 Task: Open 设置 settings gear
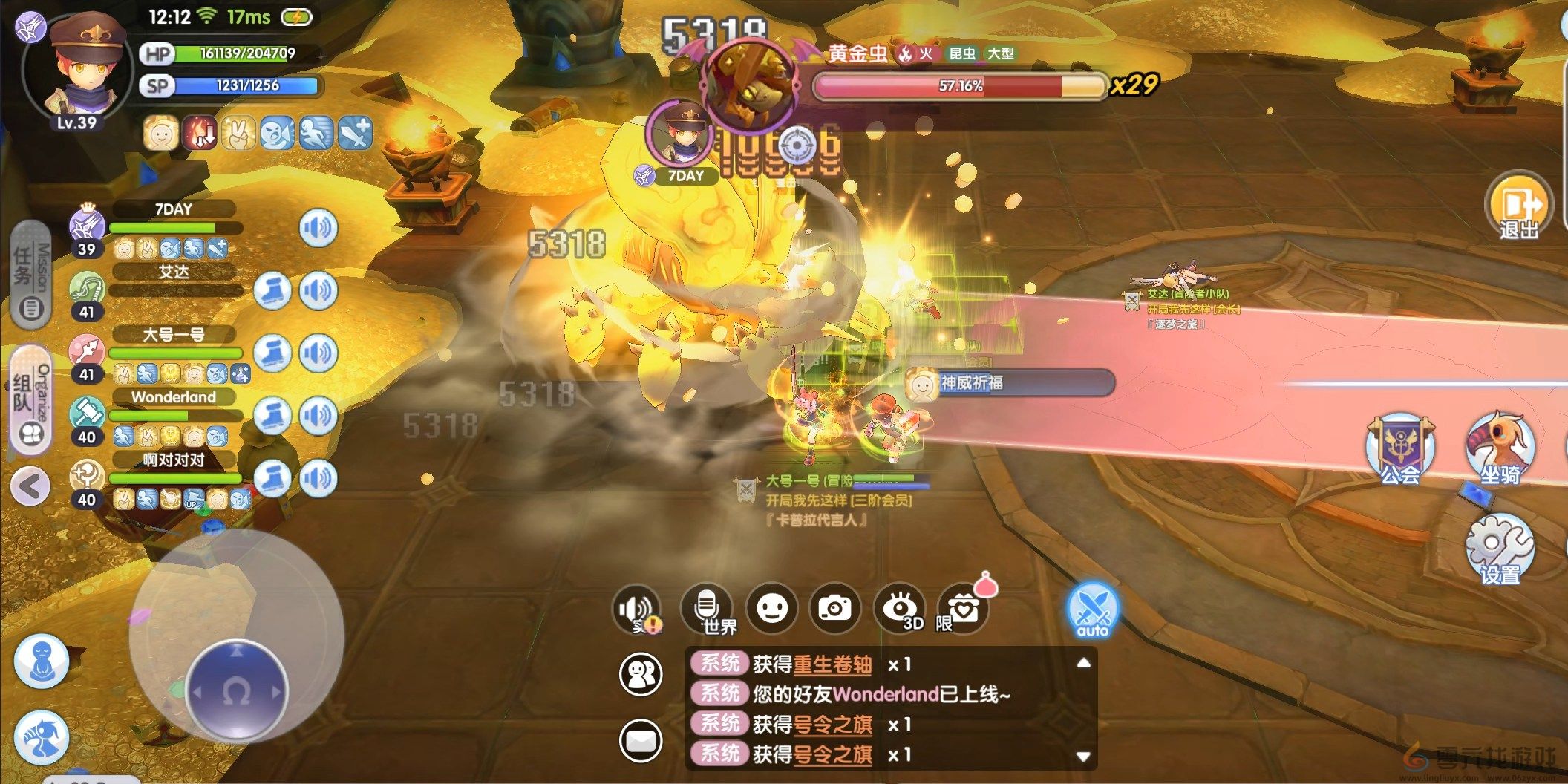[x=1498, y=551]
